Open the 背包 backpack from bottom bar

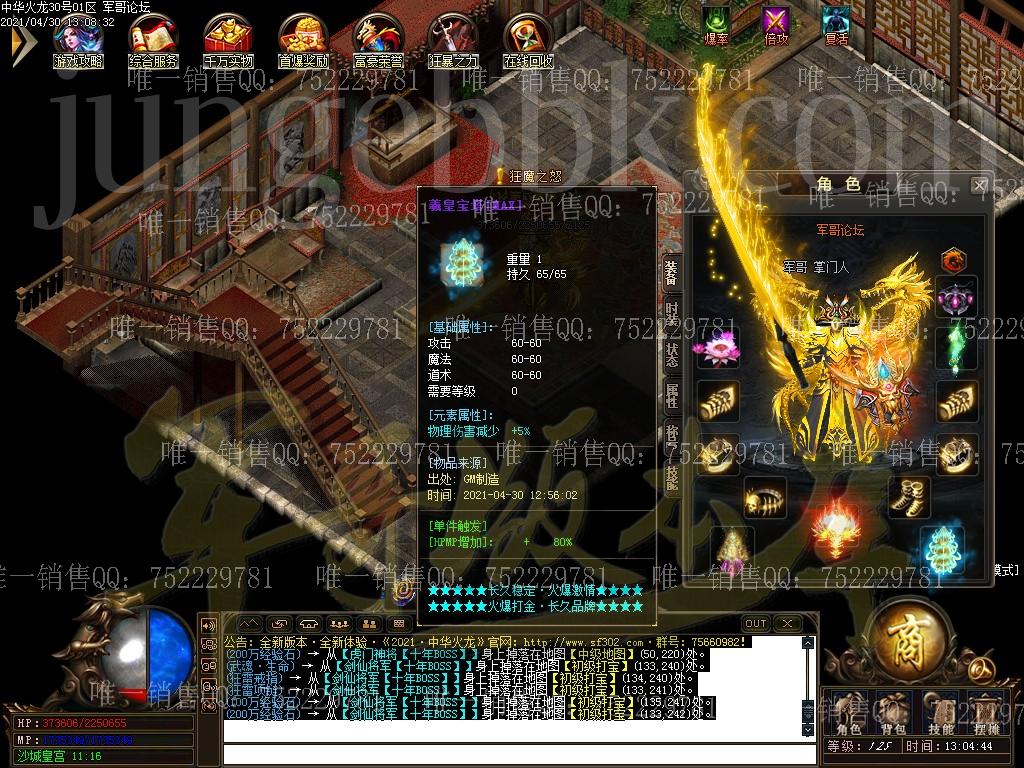[893, 712]
